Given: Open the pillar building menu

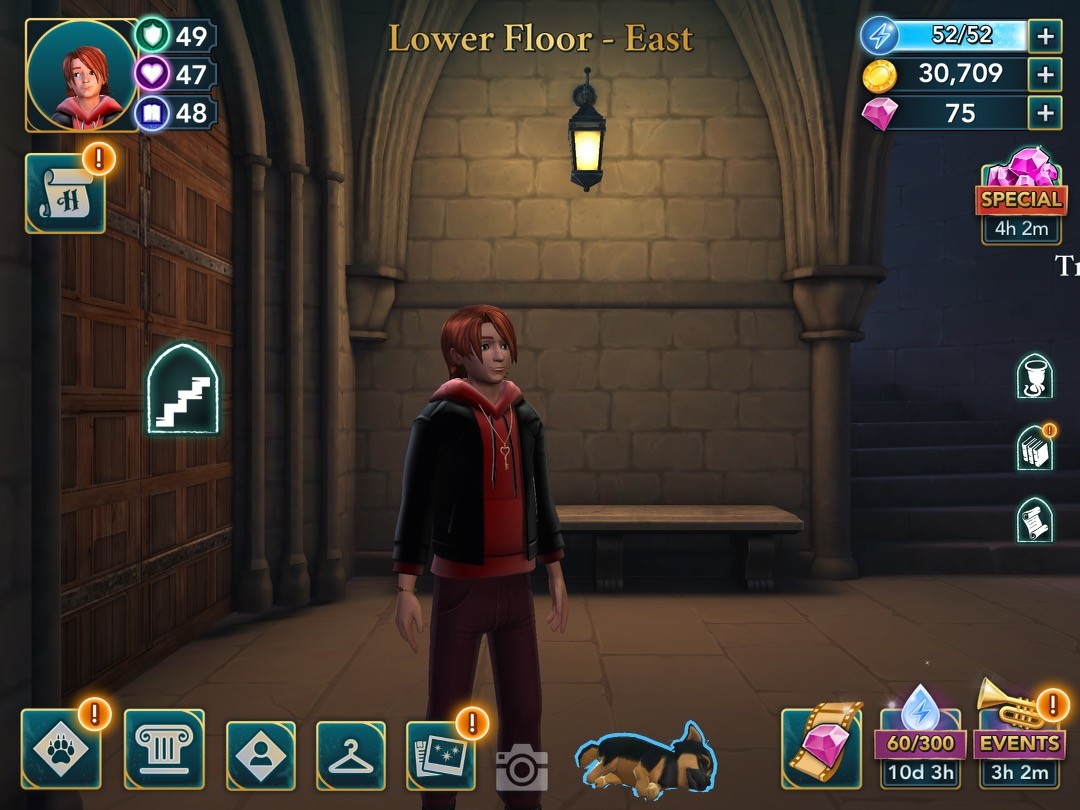Looking at the screenshot, I should click(x=164, y=748).
